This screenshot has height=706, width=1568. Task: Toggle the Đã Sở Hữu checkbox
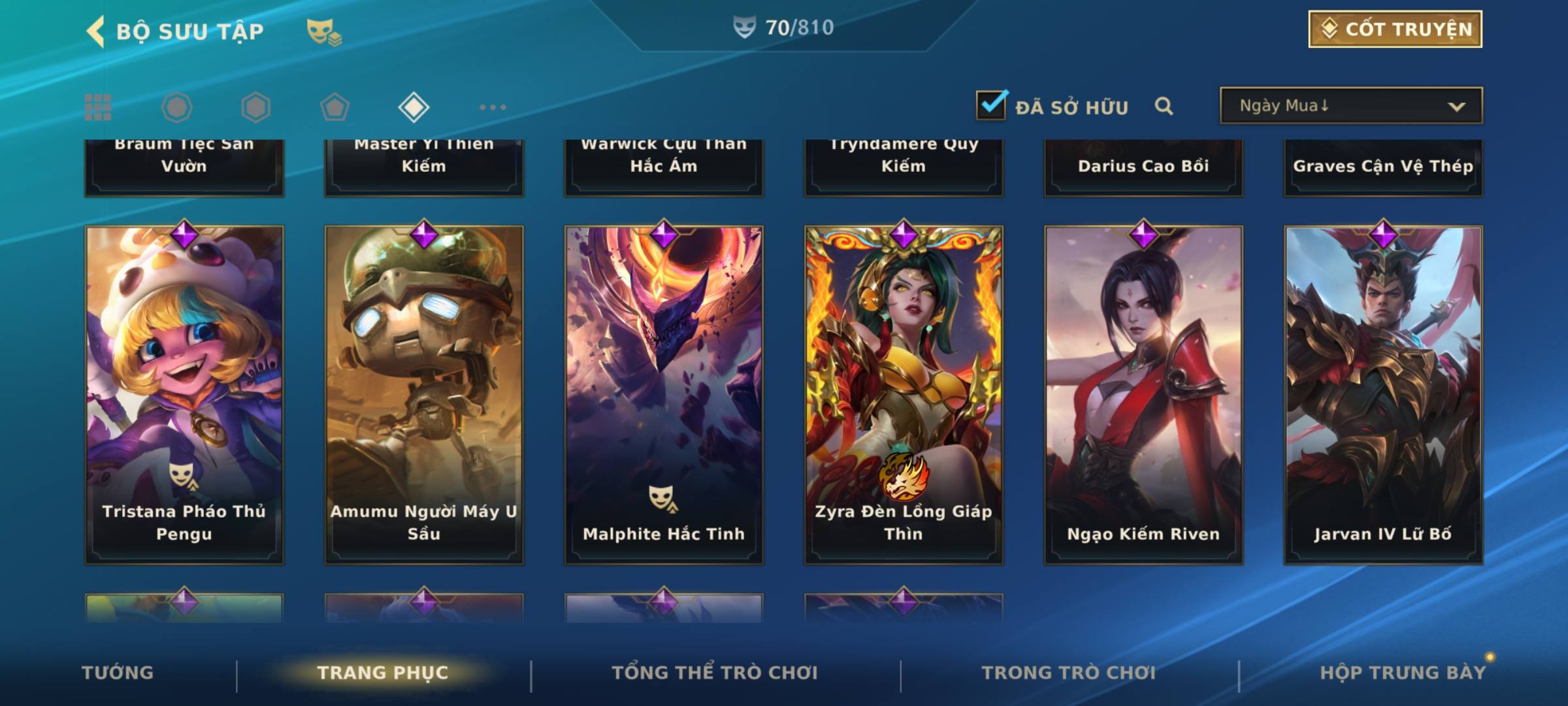(991, 105)
